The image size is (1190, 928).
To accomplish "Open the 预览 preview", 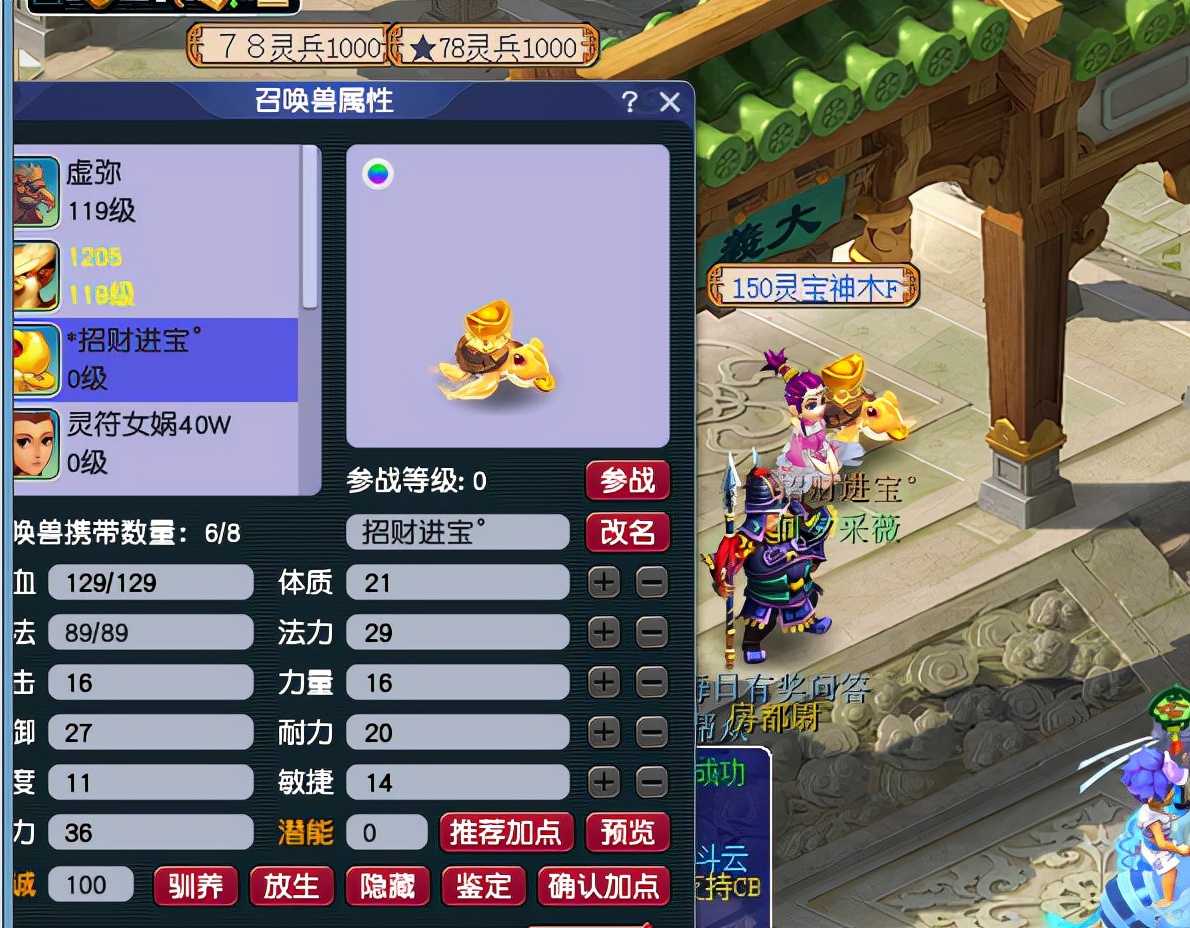I will pos(627,833).
